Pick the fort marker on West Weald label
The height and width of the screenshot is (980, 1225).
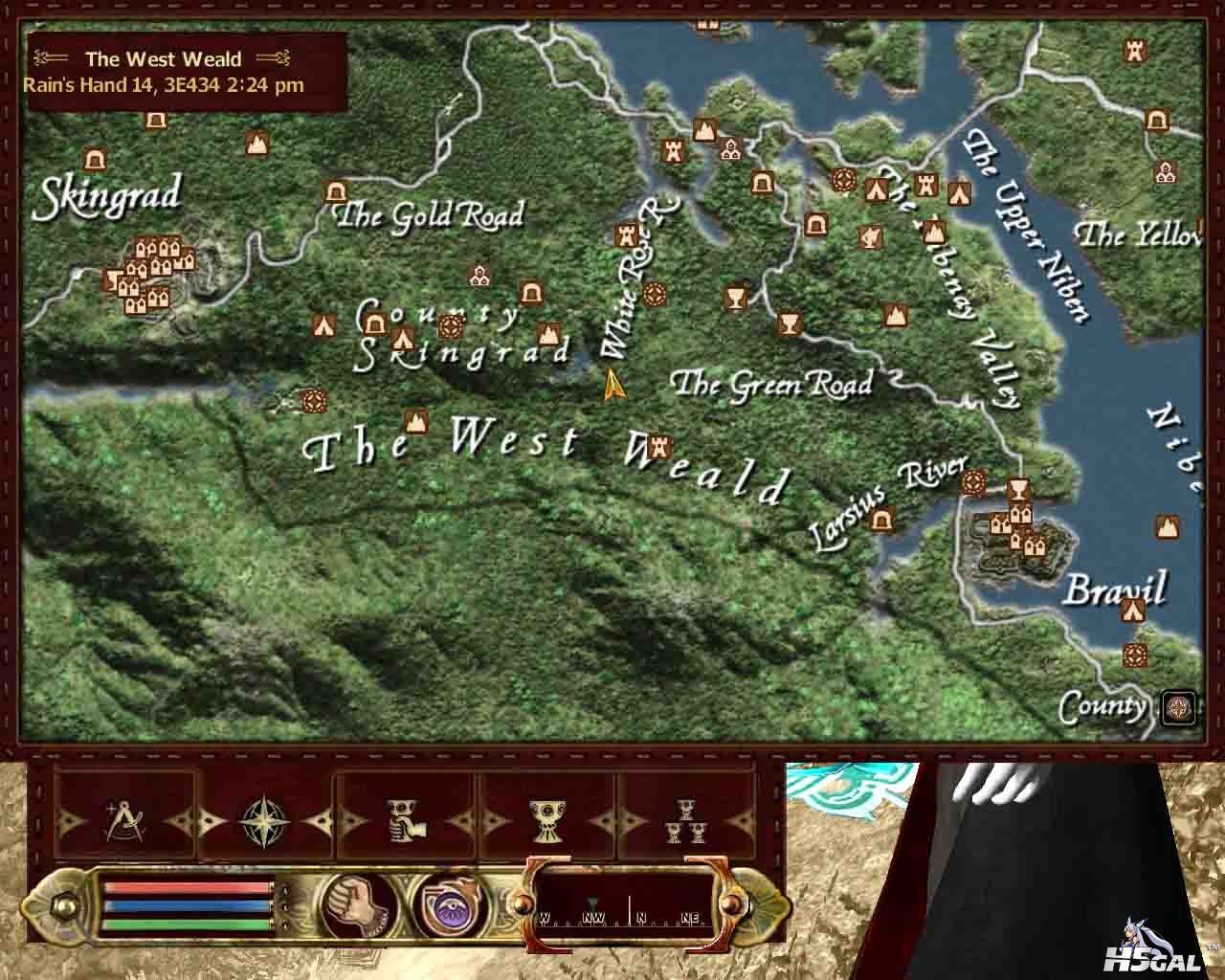tap(658, 445)
